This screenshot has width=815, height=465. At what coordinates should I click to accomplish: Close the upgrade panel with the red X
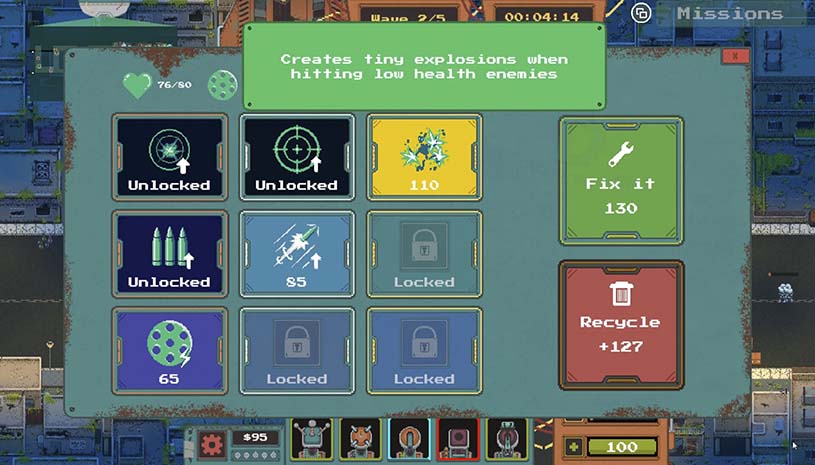pyautogui.click(x=735, y=57)
